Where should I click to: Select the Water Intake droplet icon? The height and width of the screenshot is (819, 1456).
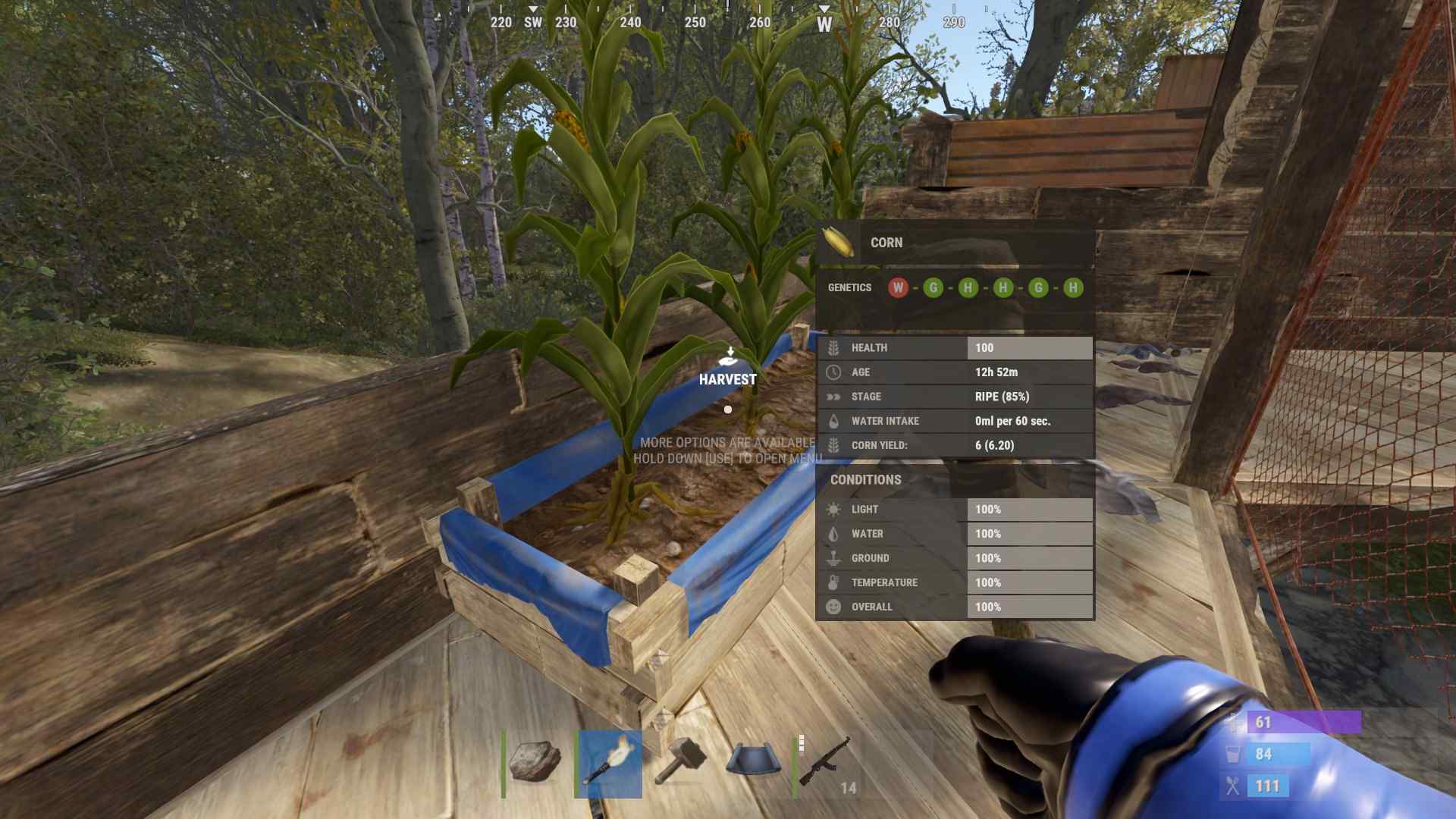(832, 420)
